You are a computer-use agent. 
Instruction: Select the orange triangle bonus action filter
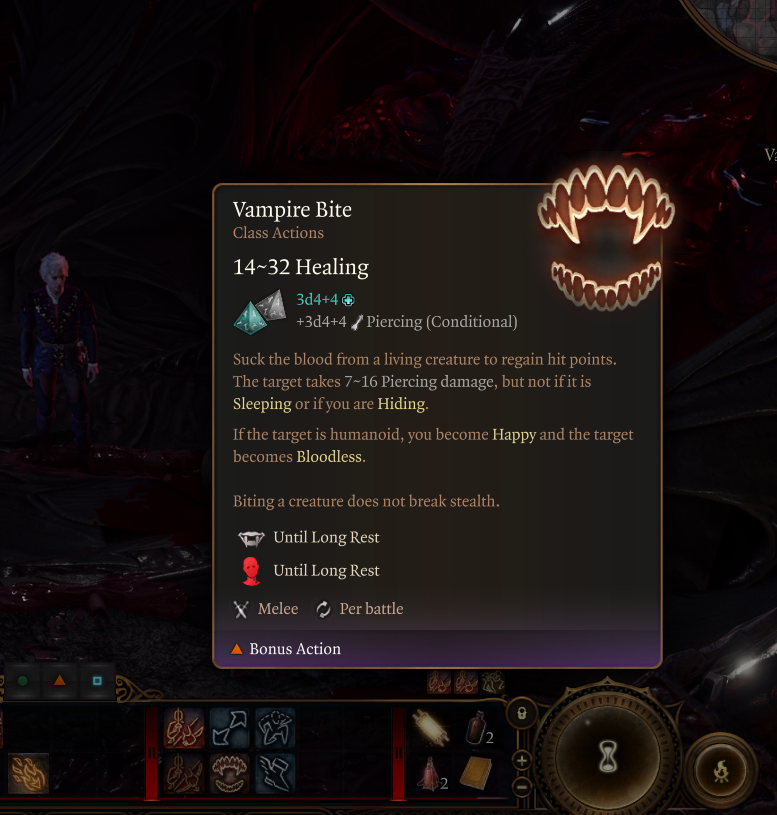click(59, 681)
